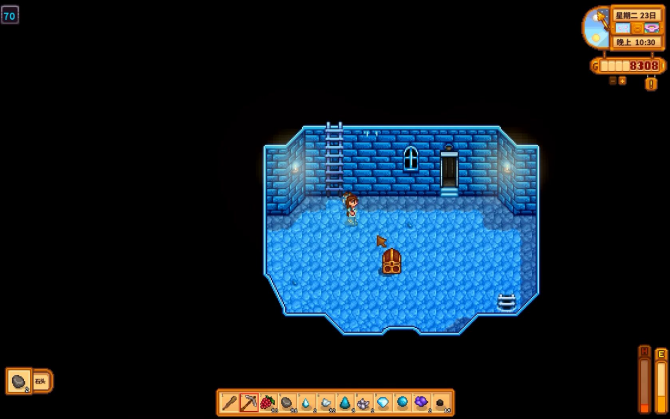
Task: Select the grey stone in the hotbar
Action: coord(287,403)
